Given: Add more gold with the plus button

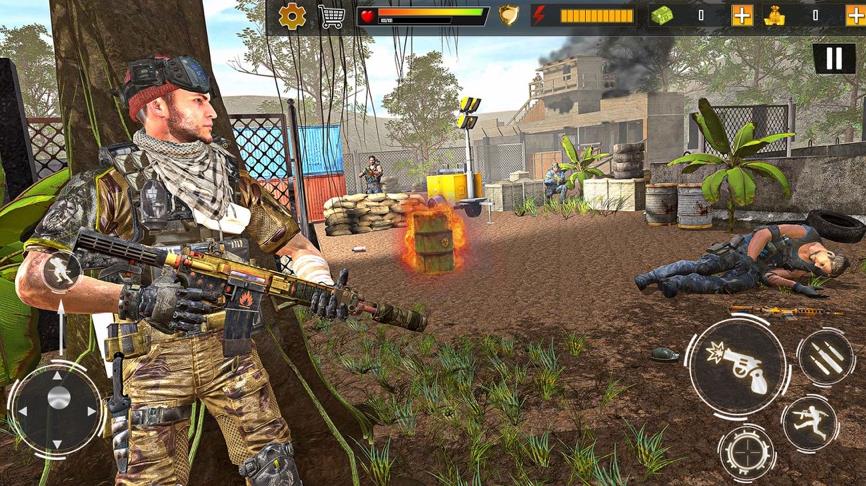Looking at the screenshot, I should click(x=855, y=16).
